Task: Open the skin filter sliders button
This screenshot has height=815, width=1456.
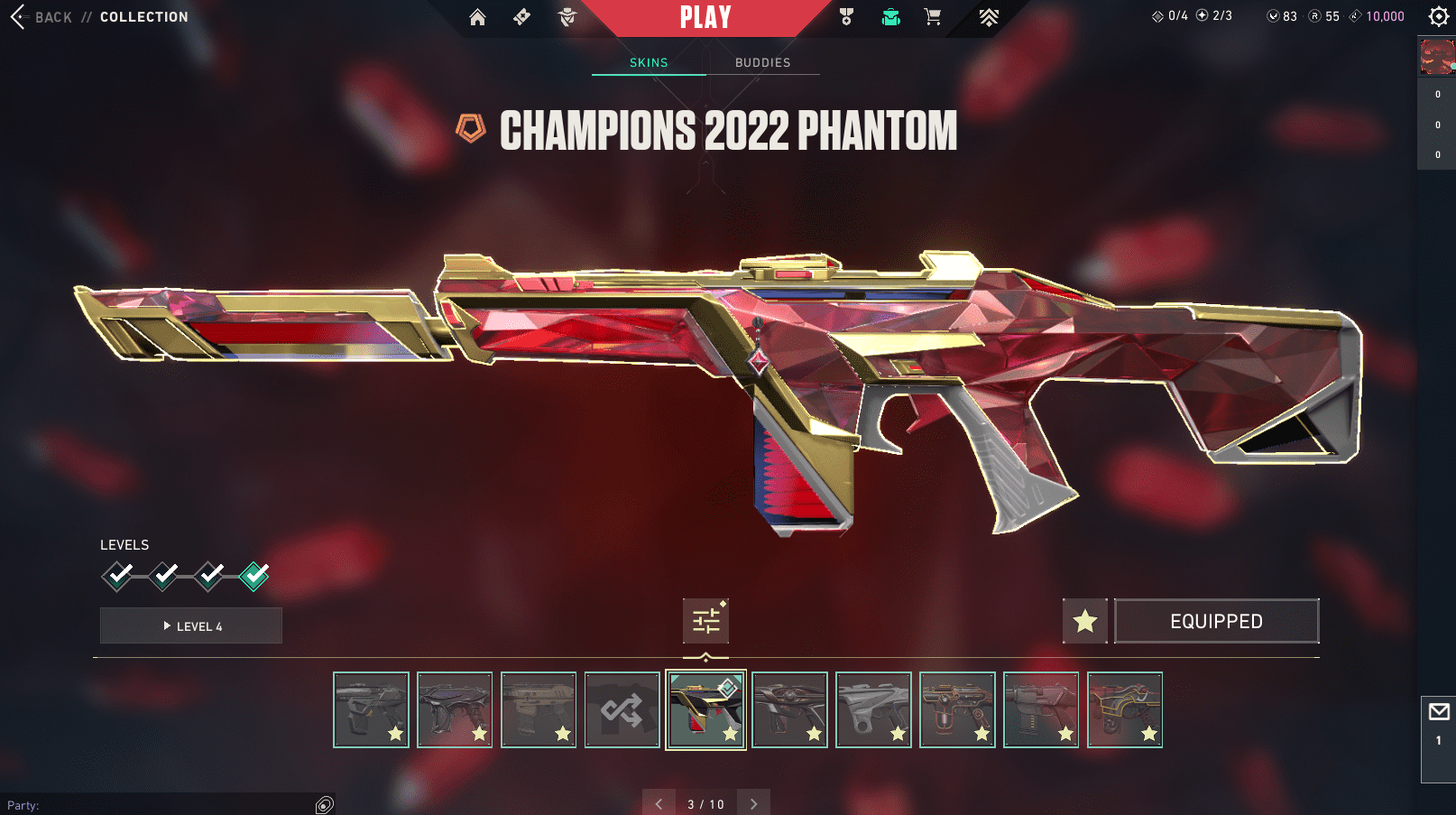Action: coord(705,621)
